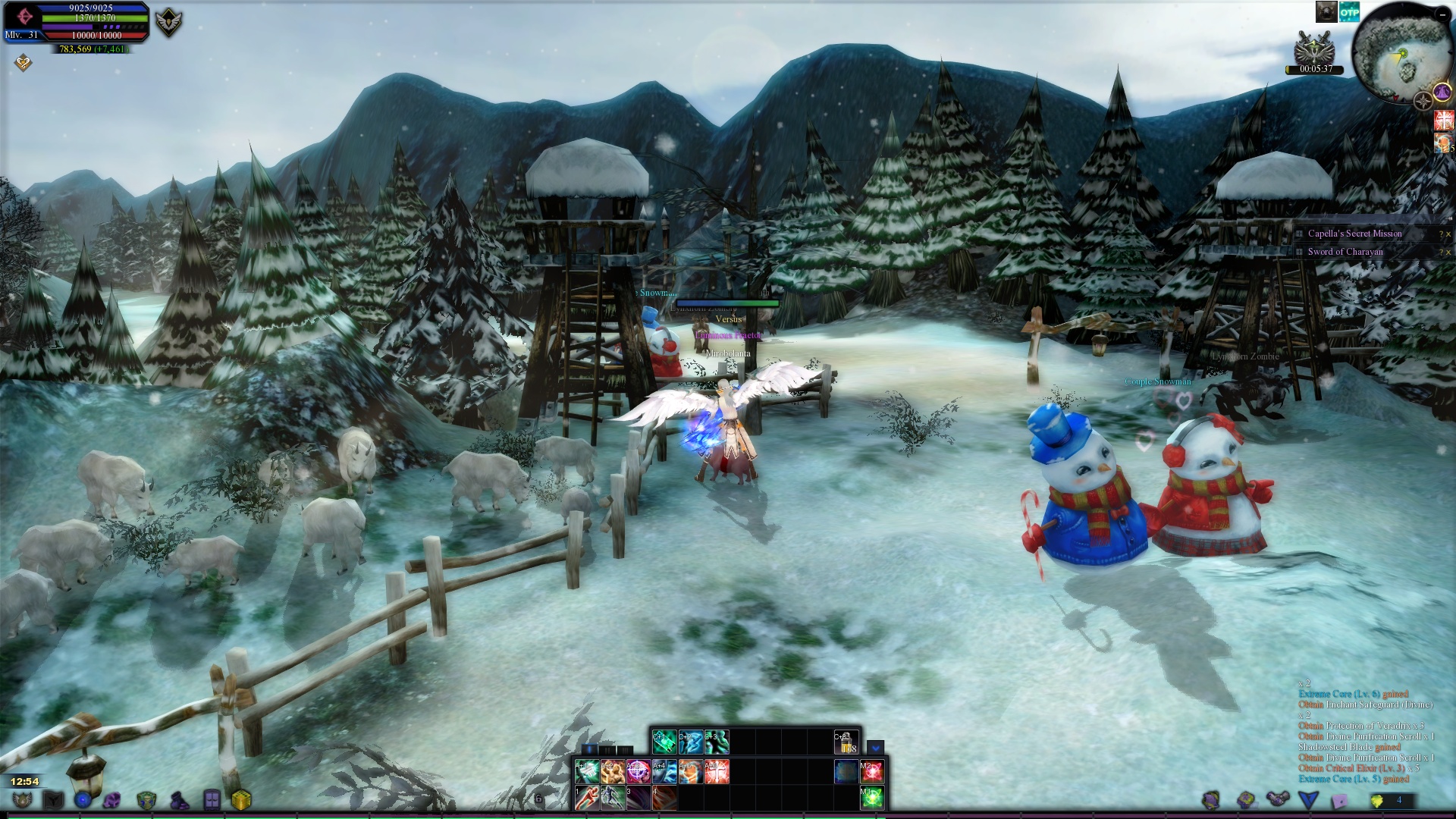
Task: Use the crosshair target skill
Action: (638, 771)
